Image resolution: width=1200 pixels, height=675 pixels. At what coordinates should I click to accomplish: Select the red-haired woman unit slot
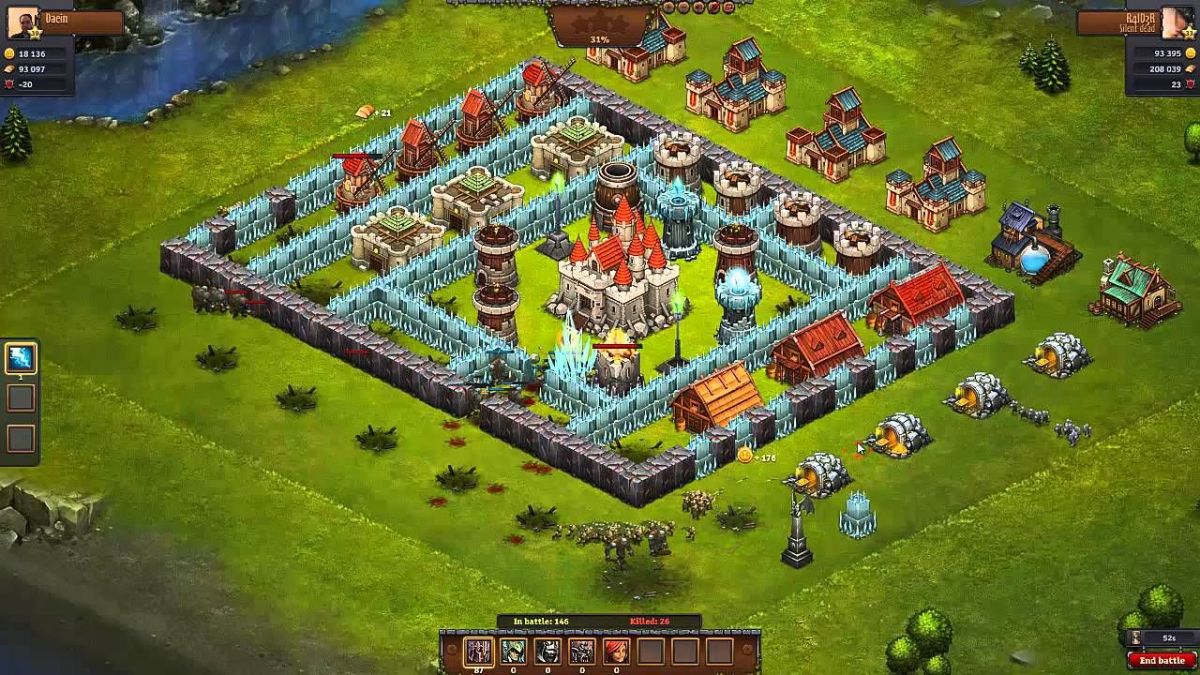click(x=615, y=652)
